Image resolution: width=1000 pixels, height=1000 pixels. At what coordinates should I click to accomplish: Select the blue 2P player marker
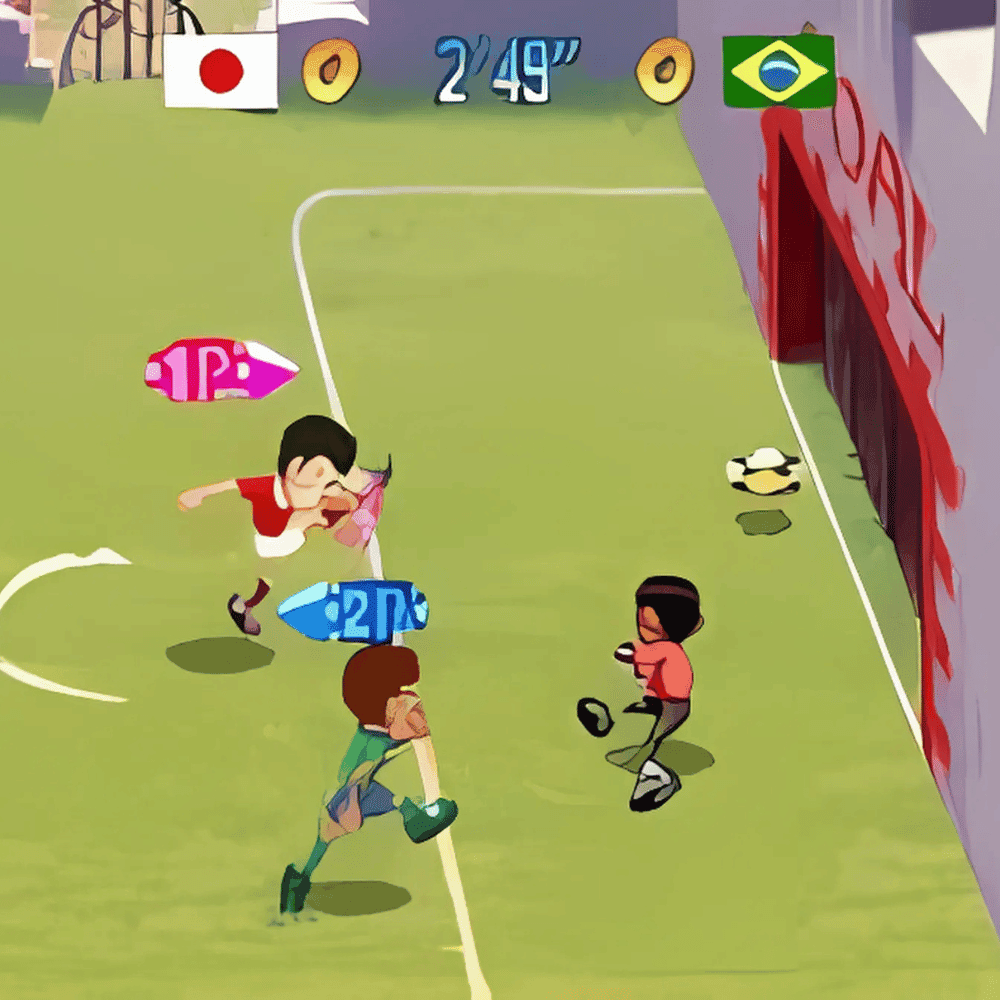tap(352, 611)
